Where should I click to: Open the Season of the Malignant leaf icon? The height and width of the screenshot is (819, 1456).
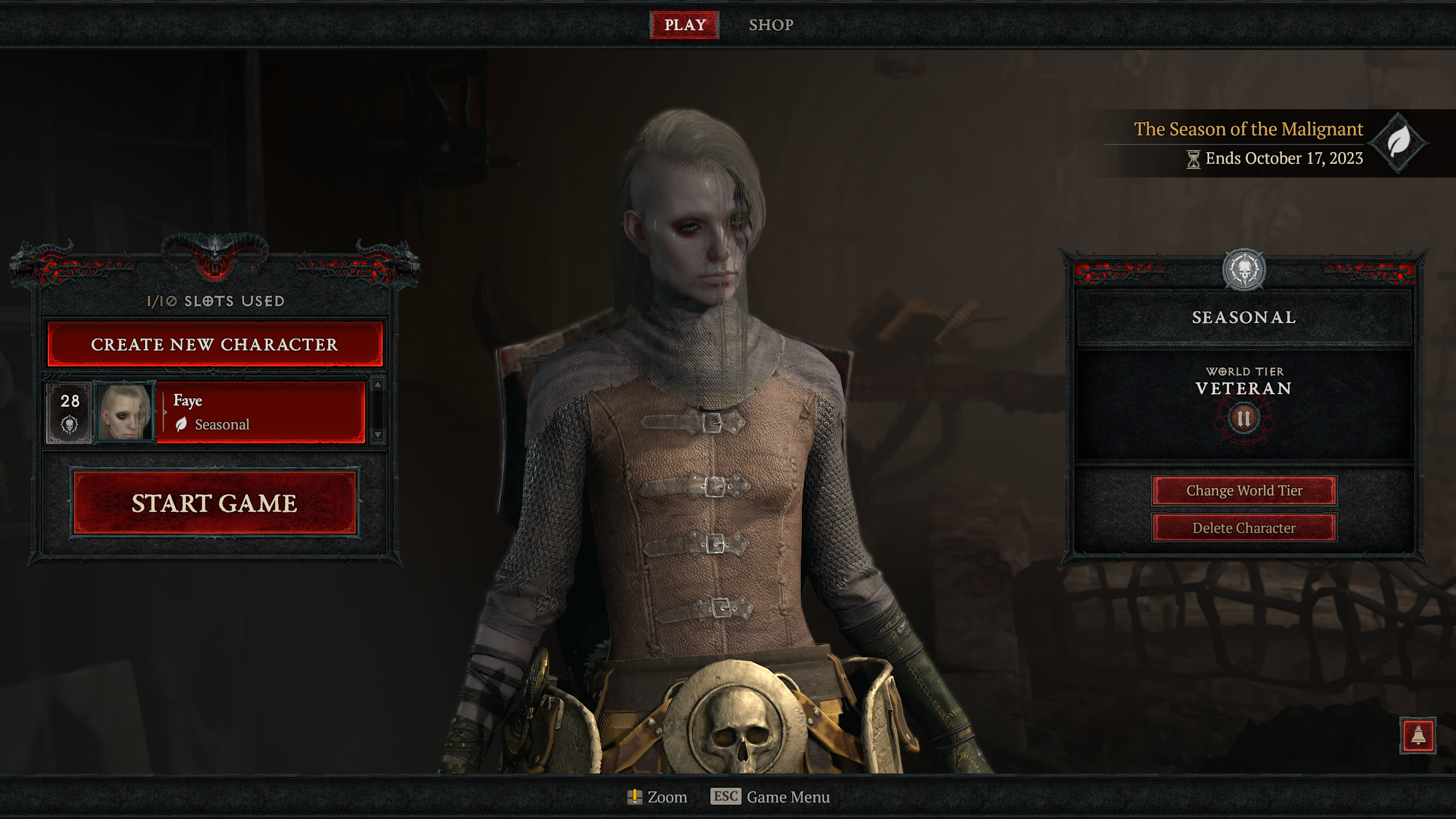click(1398, 142)
